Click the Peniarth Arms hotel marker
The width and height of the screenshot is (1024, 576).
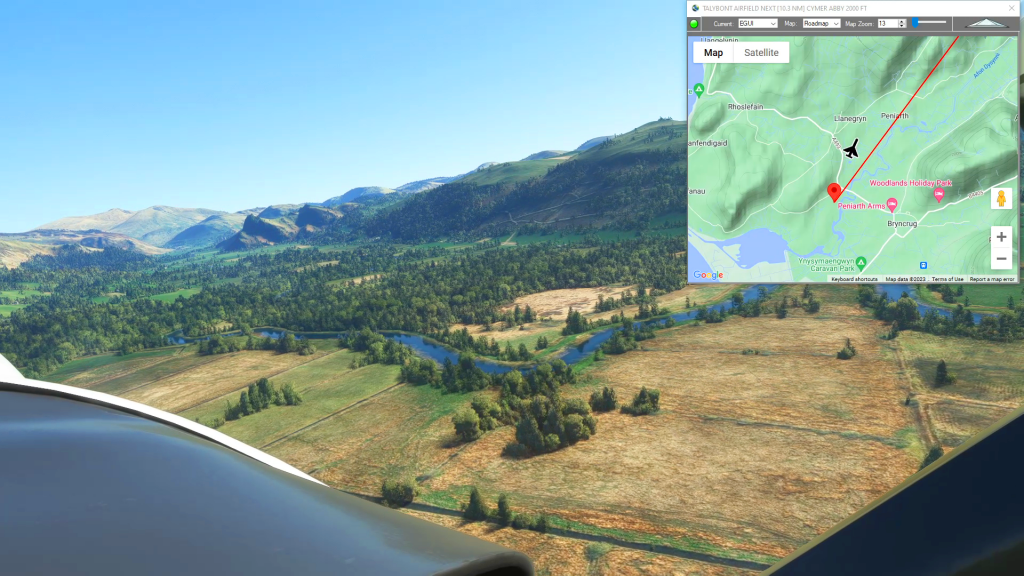pos(892,205)
